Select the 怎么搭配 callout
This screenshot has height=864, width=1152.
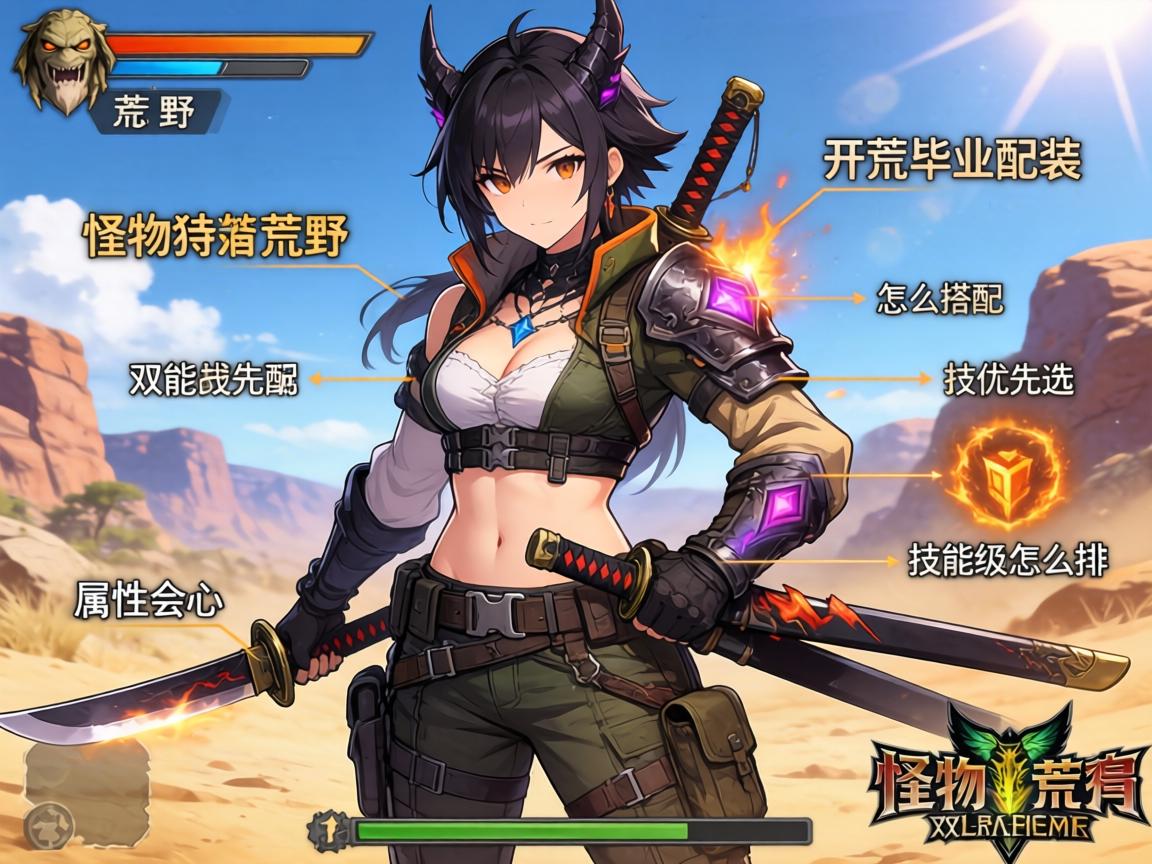click(939, 297)
